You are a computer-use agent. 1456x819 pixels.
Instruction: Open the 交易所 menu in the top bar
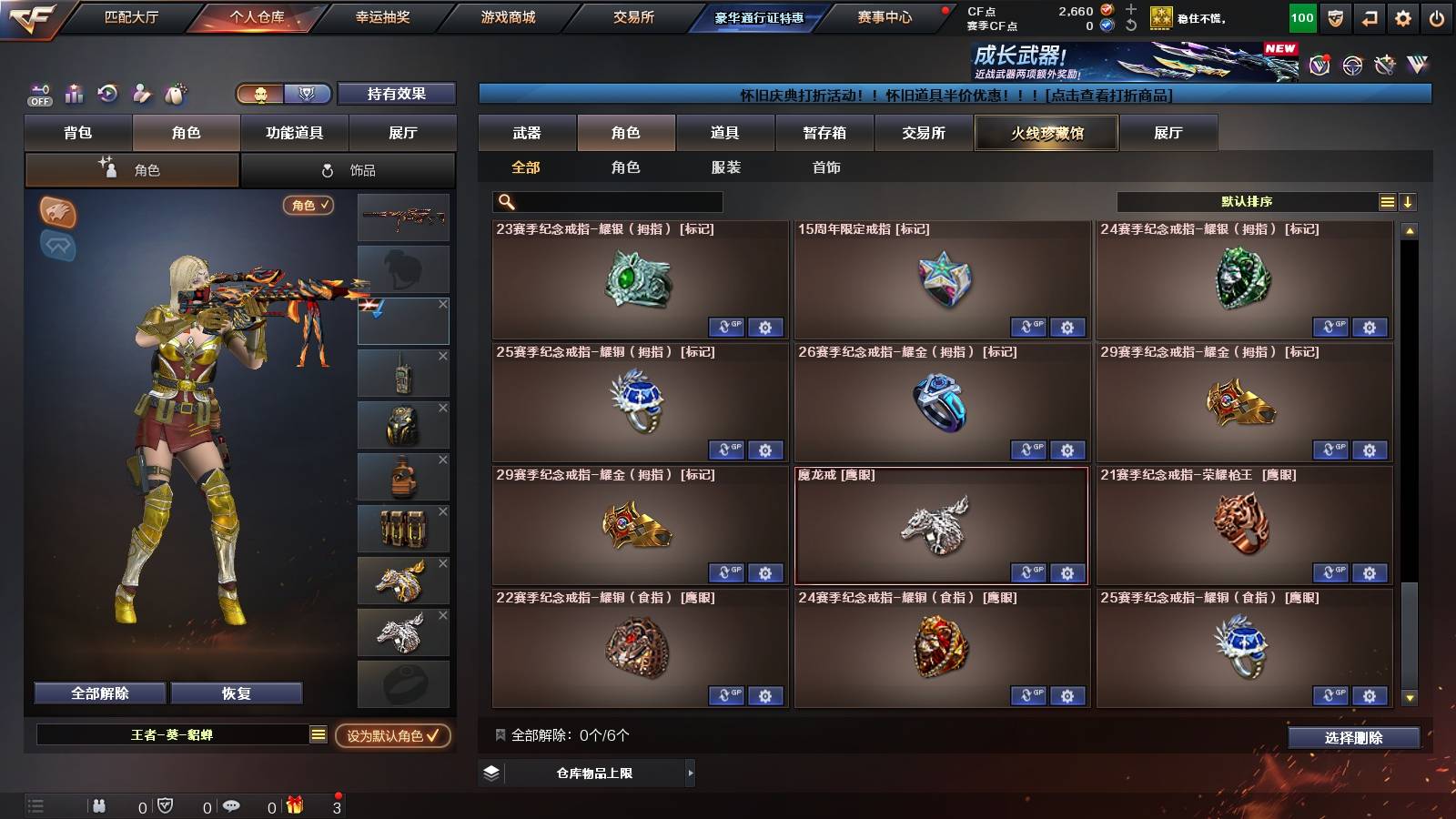pos(632,16)
